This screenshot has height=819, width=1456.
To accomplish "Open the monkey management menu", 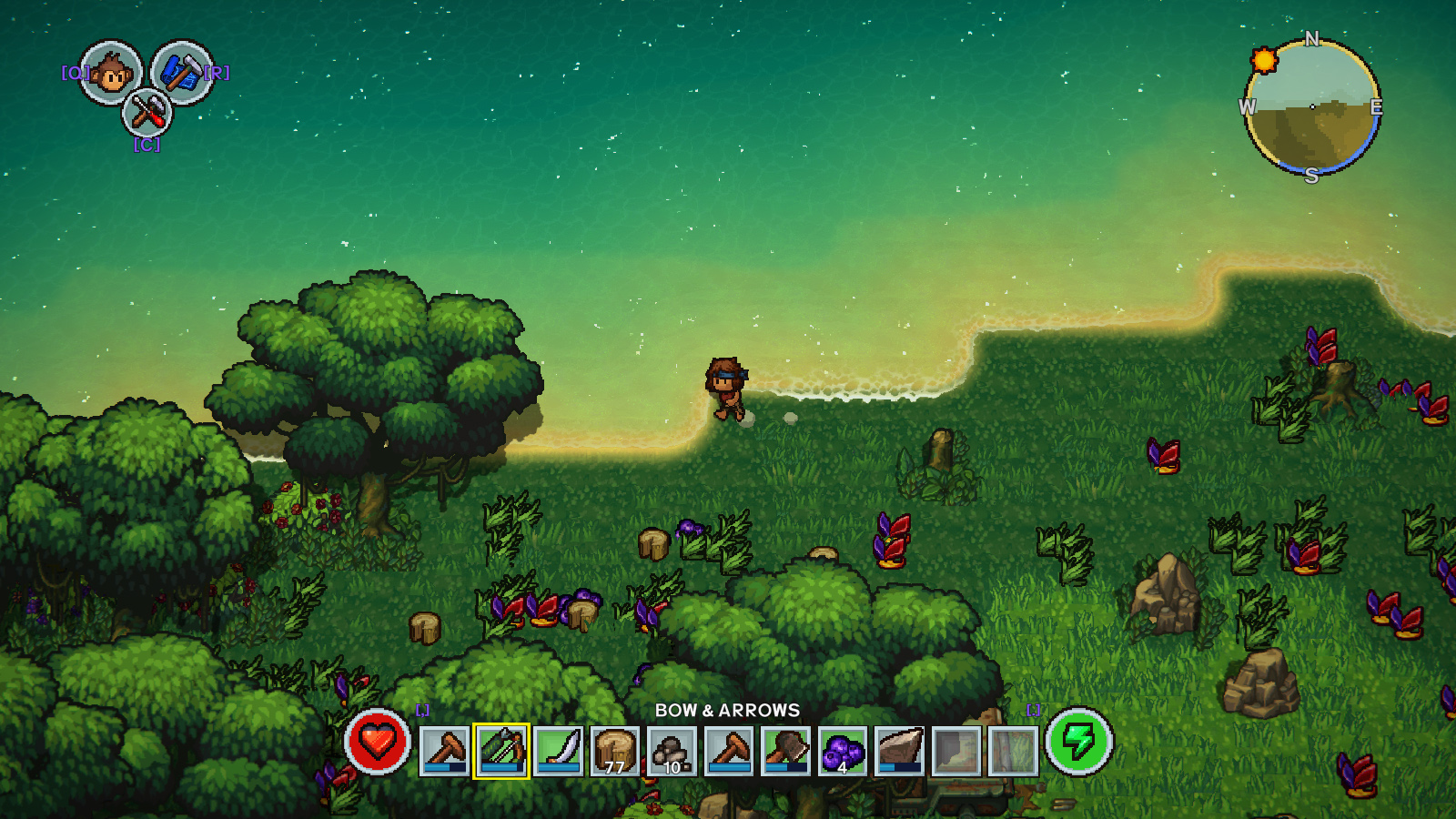I will click(x=111, y=73).
